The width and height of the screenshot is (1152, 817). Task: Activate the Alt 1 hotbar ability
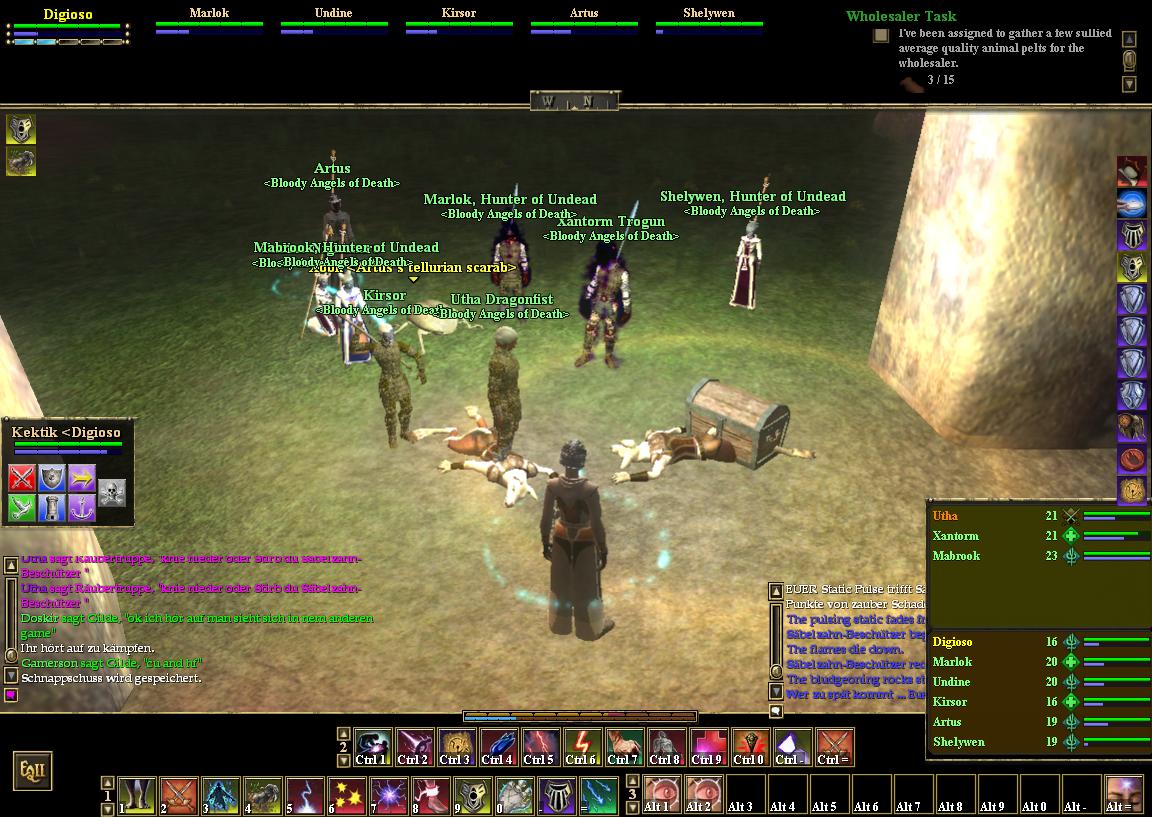pos(659,793)
